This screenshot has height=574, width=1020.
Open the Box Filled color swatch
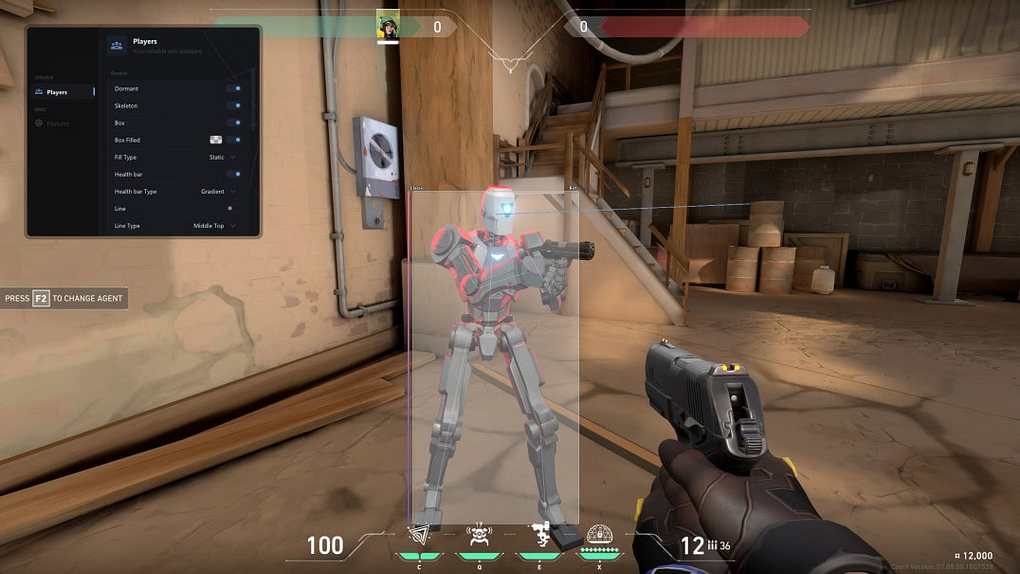point(215,140)
